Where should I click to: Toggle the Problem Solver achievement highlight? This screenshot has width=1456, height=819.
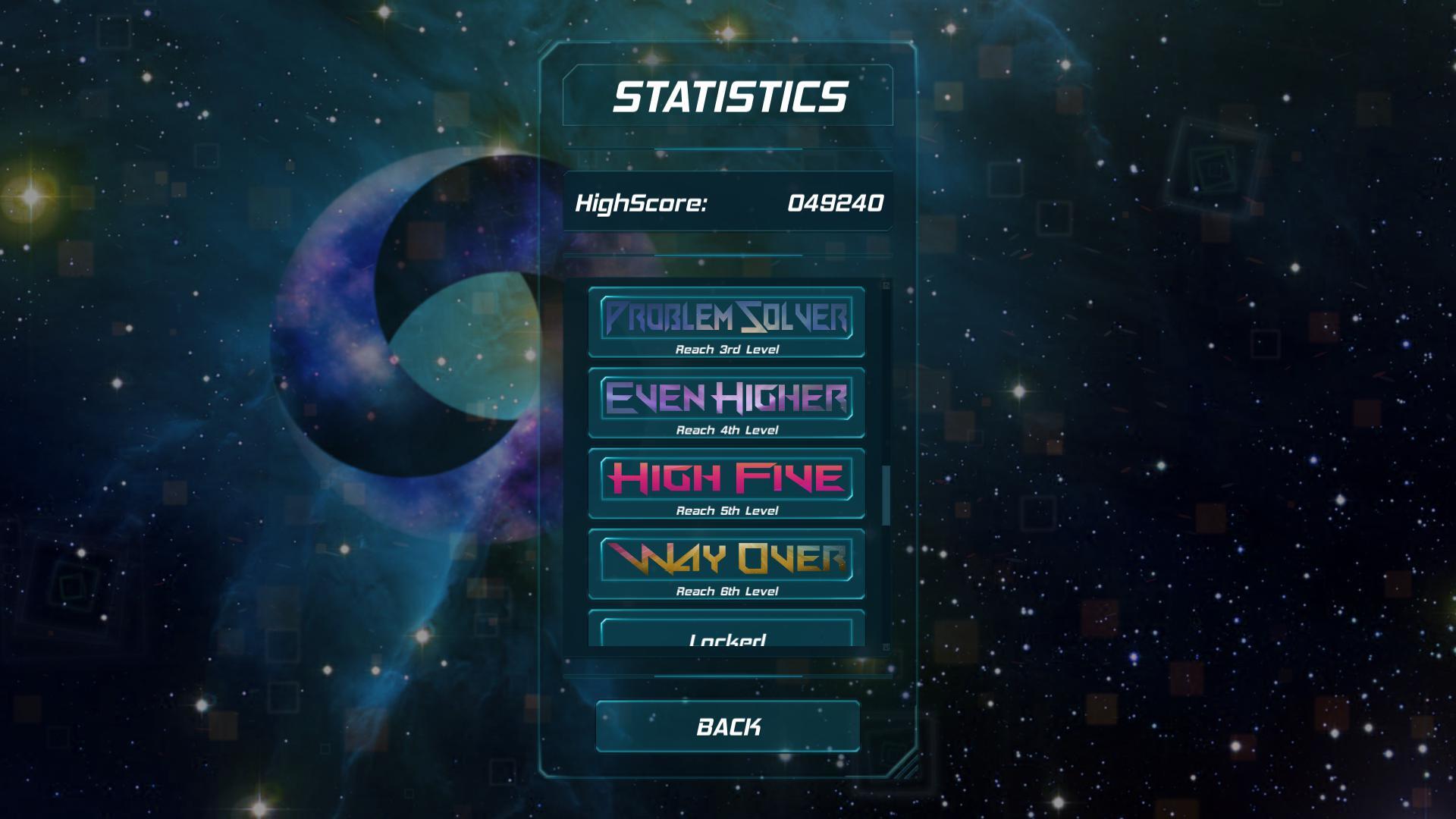(x=726, y=318)
